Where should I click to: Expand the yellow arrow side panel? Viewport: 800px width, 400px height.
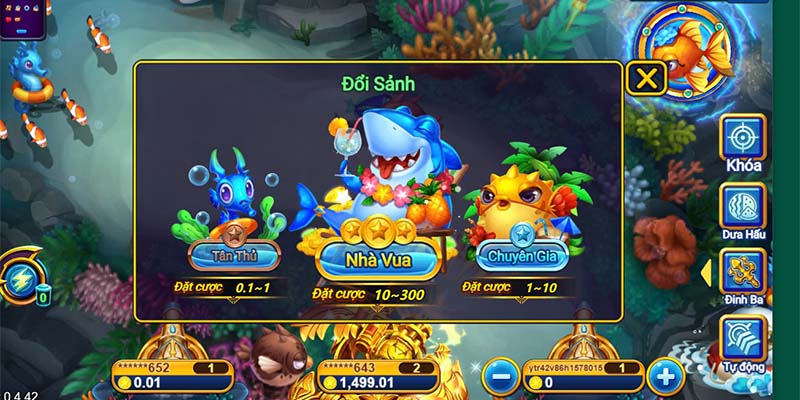705,272
